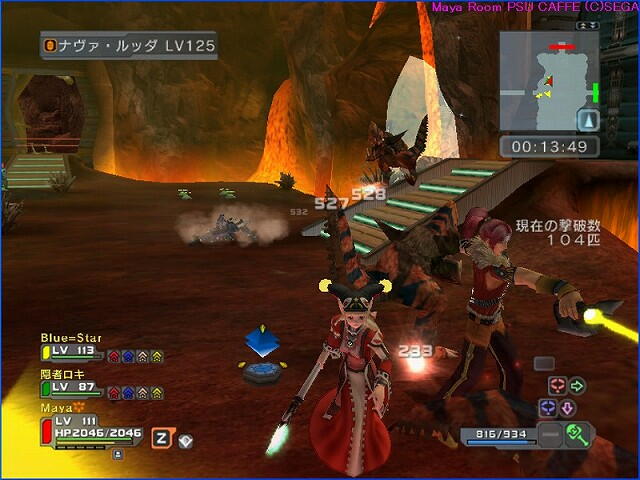Choose the green right-arrow palette shortcut
Viewport: 640px width, 480px height.
pos(578,386)
